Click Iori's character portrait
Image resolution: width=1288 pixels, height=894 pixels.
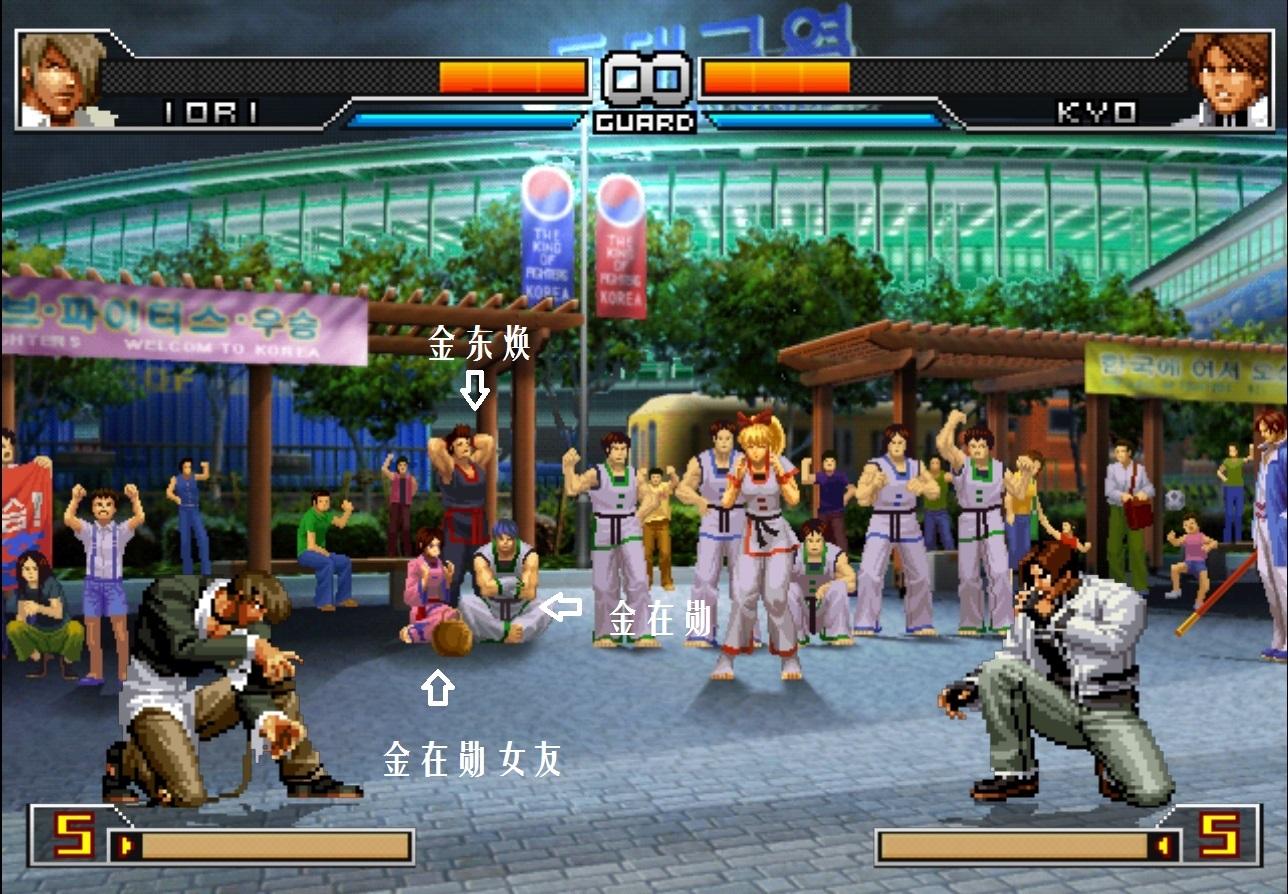(x=60, y=80)
